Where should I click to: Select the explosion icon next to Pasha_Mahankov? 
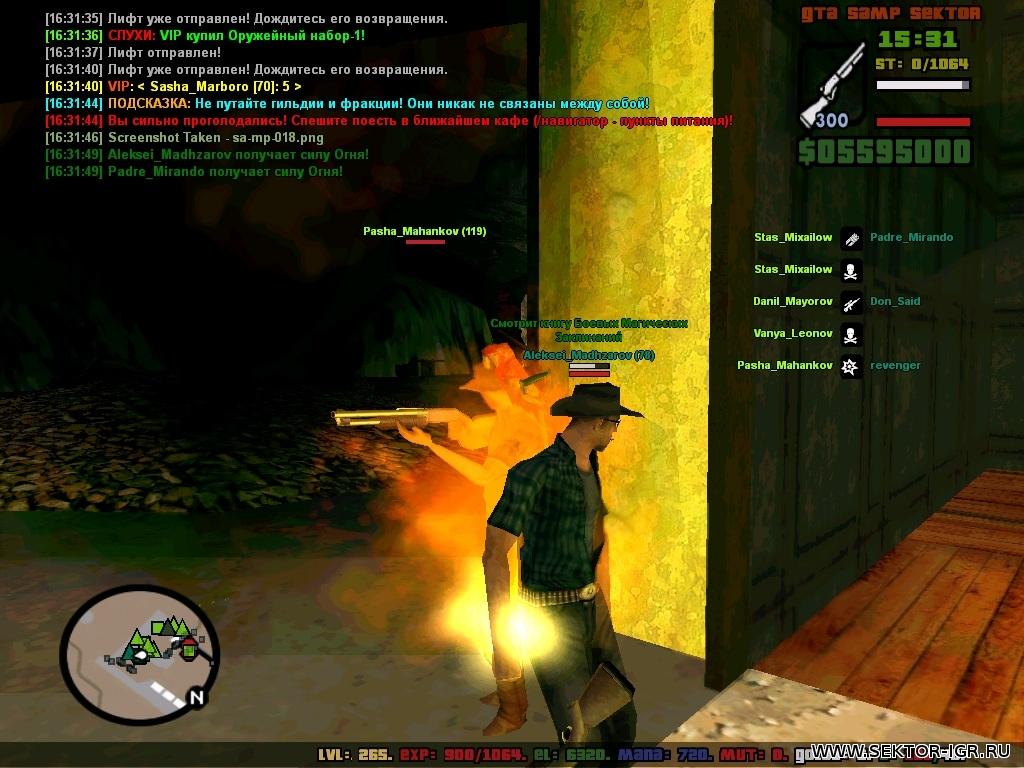point(850,366)
